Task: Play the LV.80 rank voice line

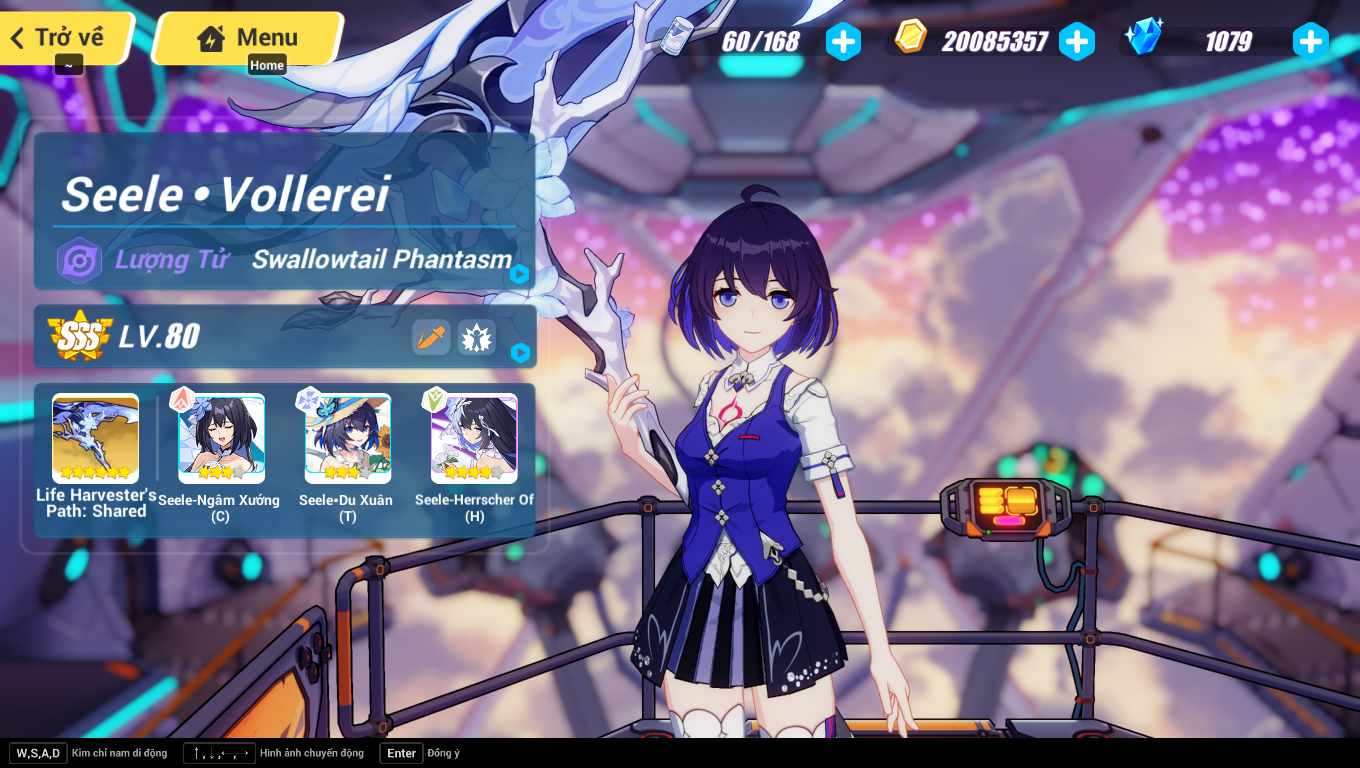Action: click(518, 352)
